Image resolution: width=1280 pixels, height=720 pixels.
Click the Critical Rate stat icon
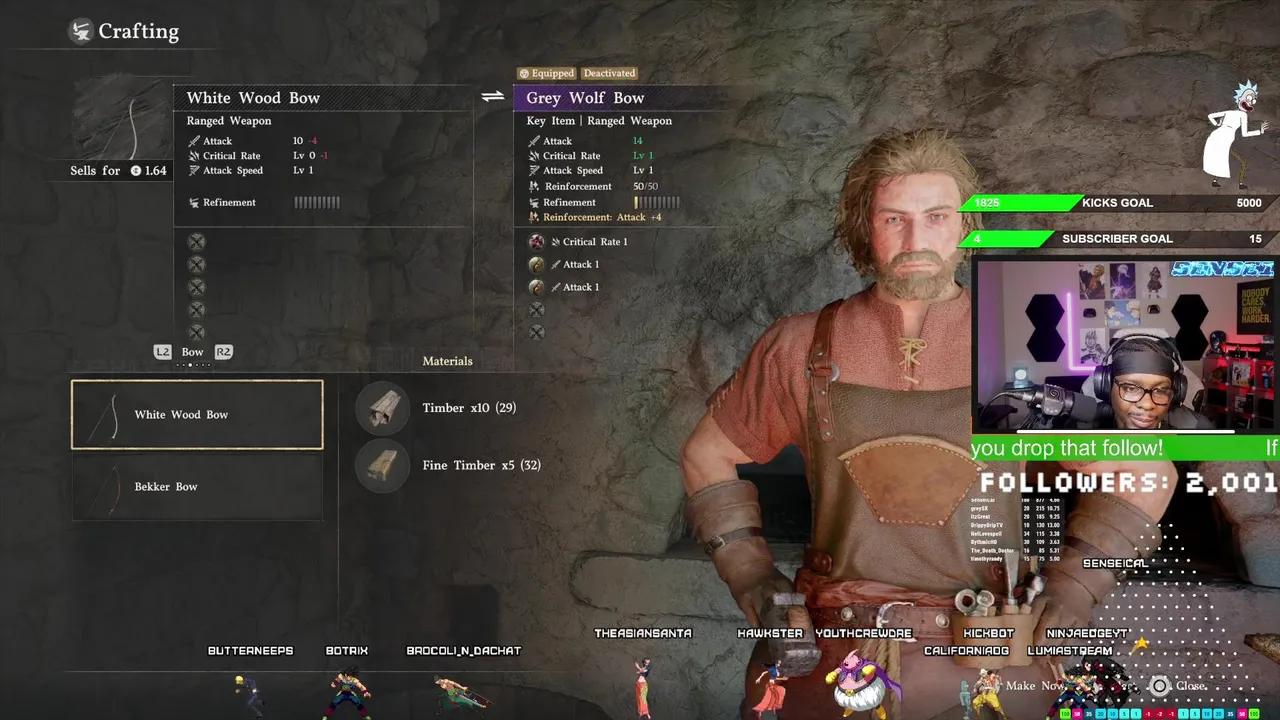[196, 156]
